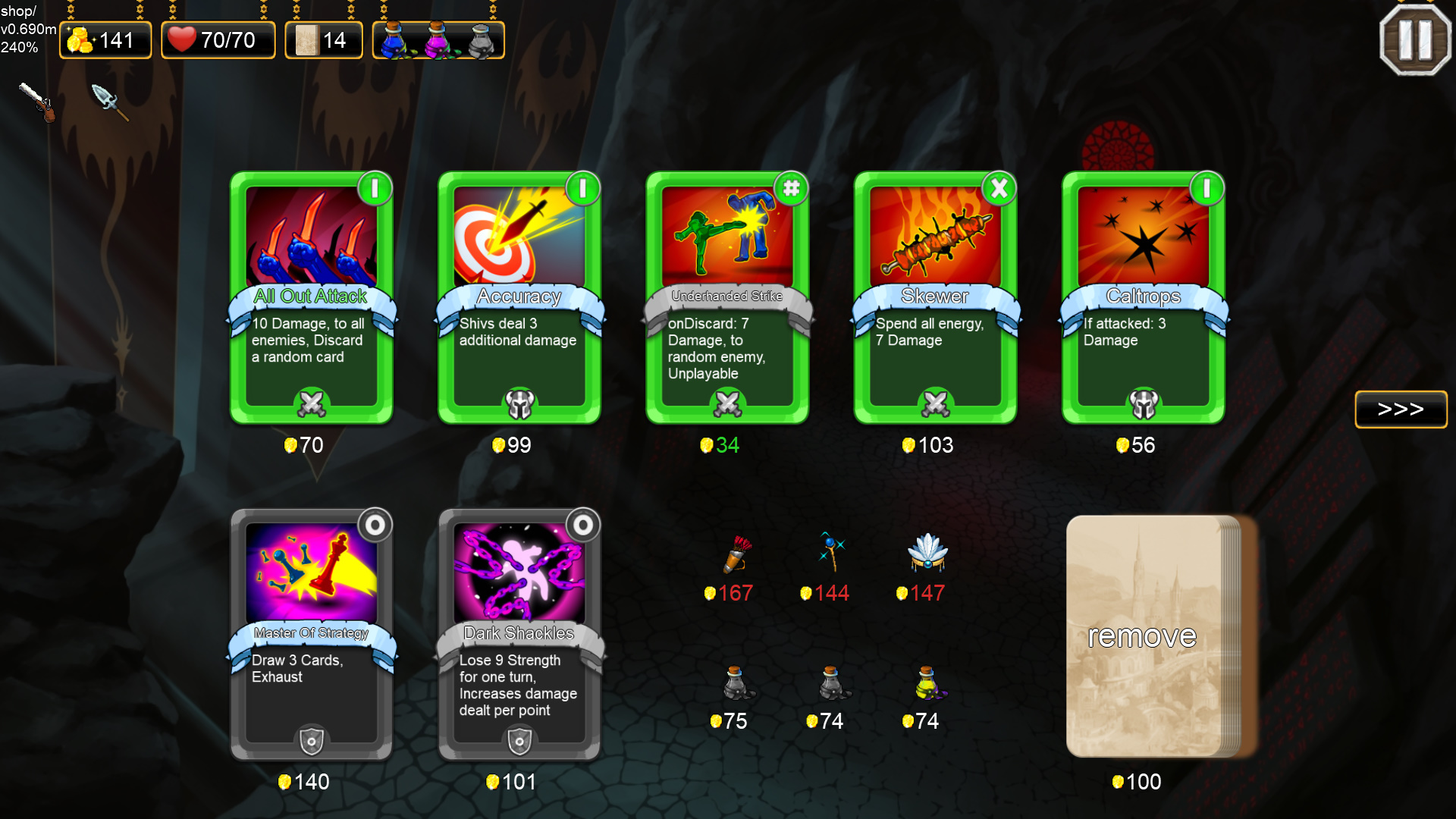Select the grey potion slot in the top bar

coord(479,40)
